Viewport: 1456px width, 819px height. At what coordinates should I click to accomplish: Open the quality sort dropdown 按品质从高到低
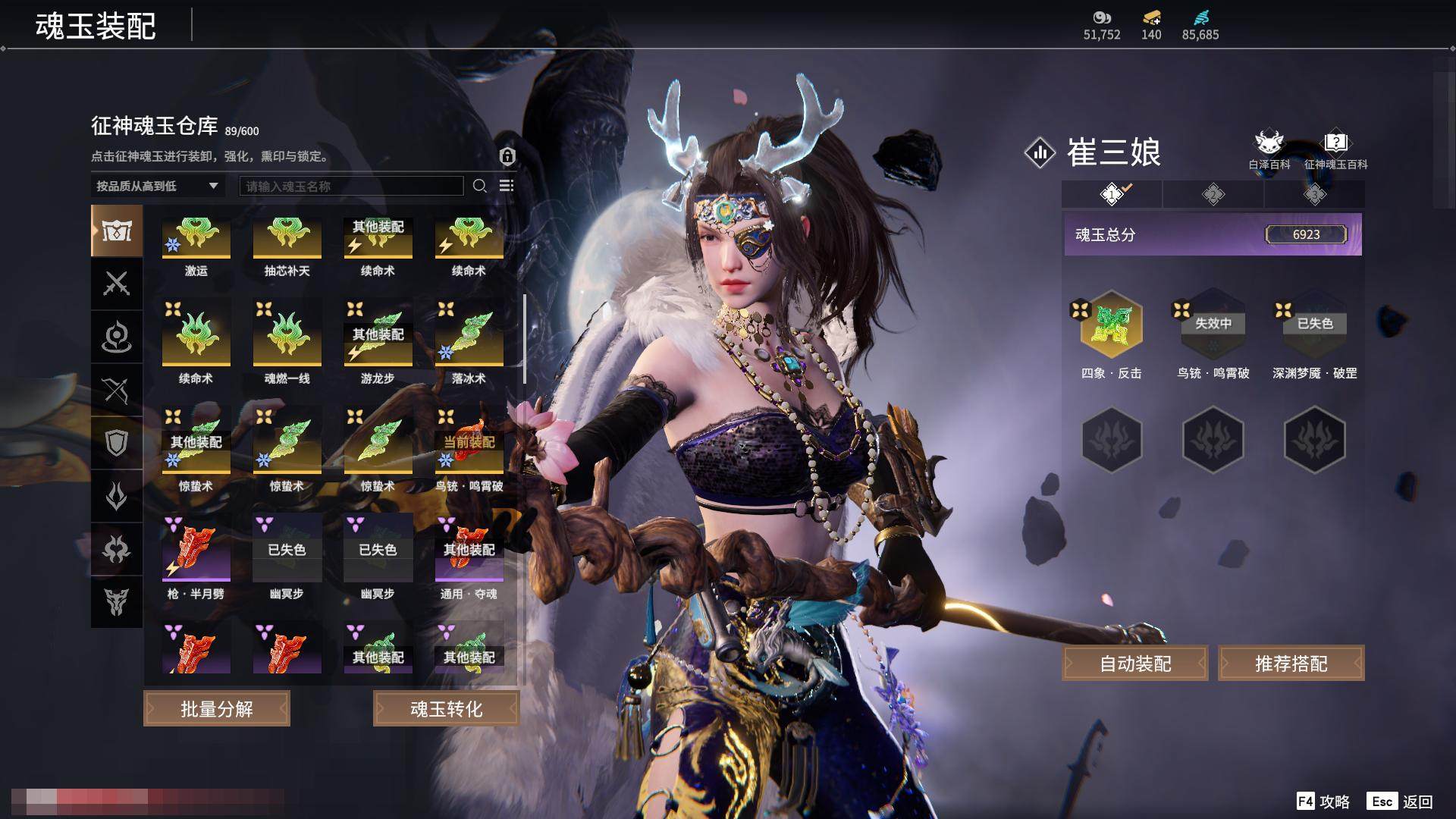coord(157,186)
